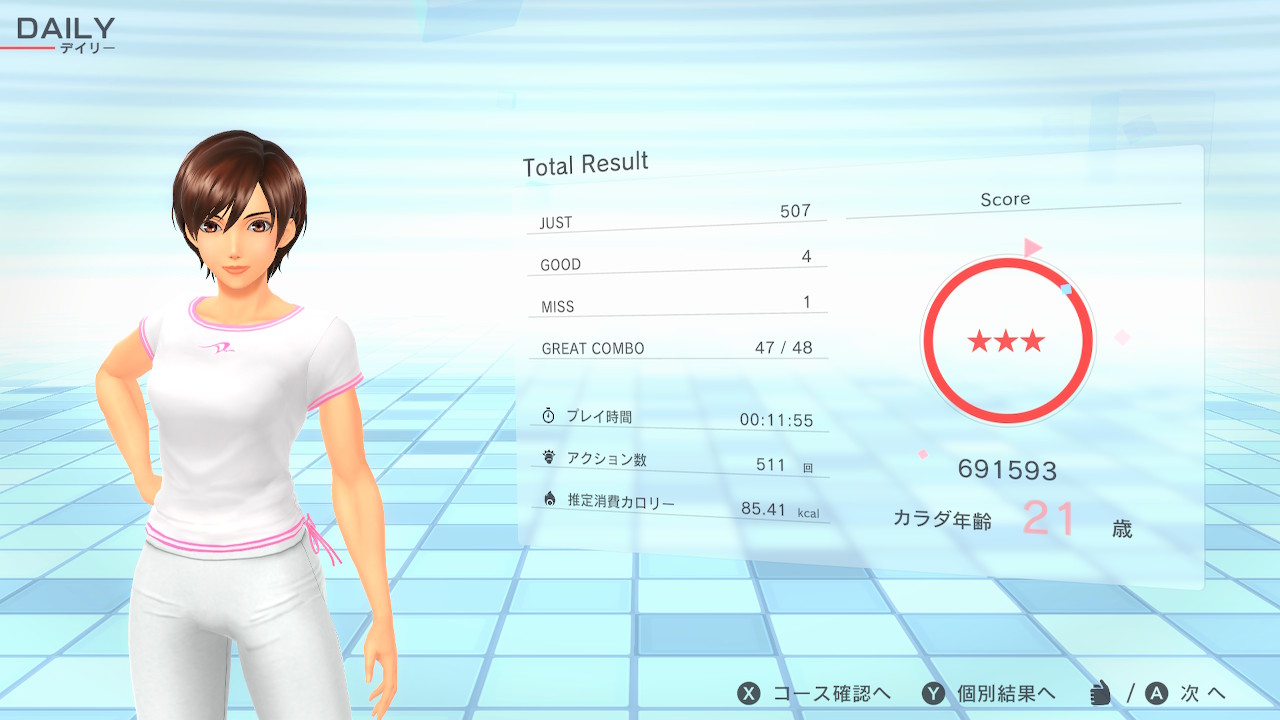Image resolution: width=1280 pixels, height=720 pixels.
Task: Go to the course check (コース確認へ)
Action: (814, 694)
